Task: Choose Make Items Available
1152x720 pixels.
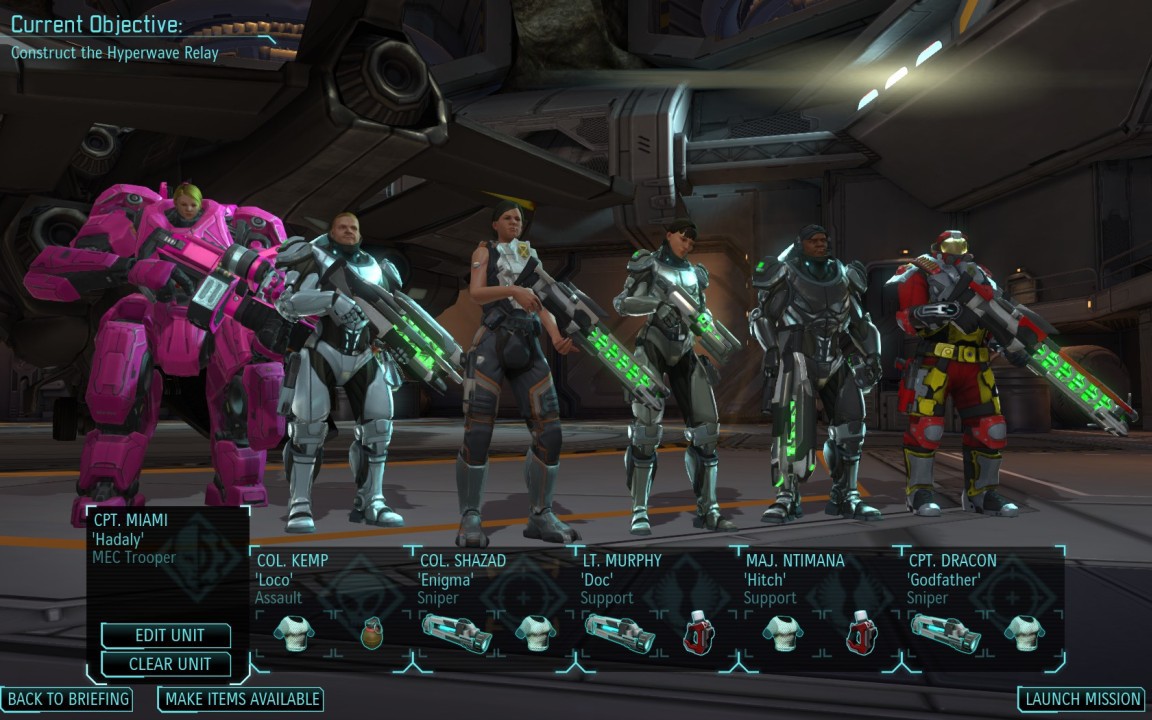Action: [x=241, y=699]
